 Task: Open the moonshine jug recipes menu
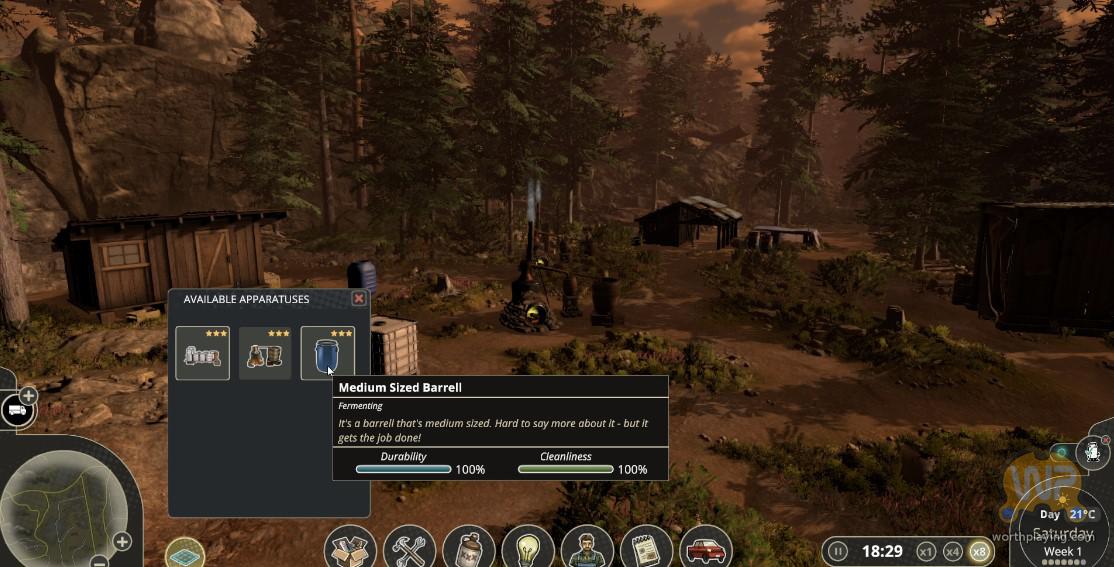468,549
